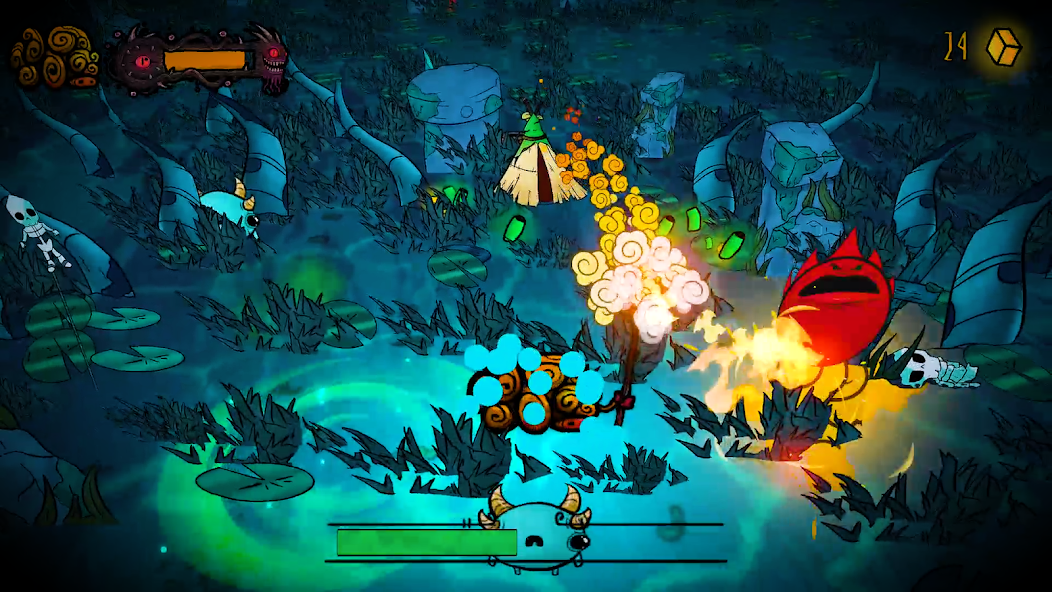The height and width of the screenshot is (592, 1052).
Task: Click the blue horned creature bar icon
Action: click(539, 536)
